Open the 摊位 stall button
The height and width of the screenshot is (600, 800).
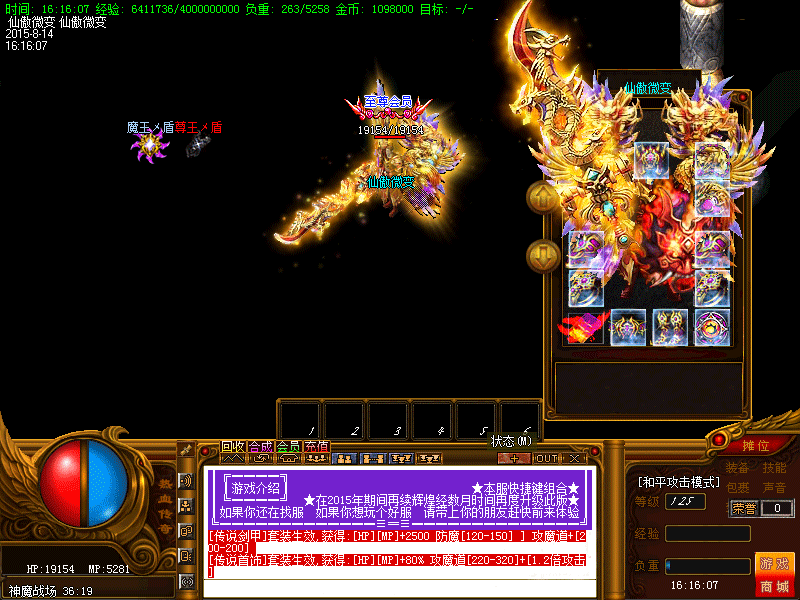[x=756, y=445]
